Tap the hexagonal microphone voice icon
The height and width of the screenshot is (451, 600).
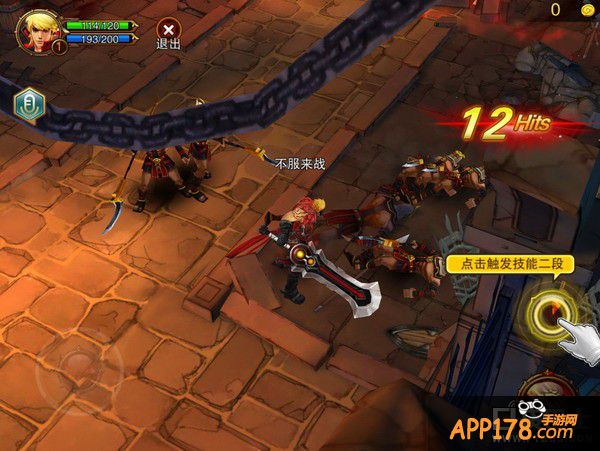(28, 102)
